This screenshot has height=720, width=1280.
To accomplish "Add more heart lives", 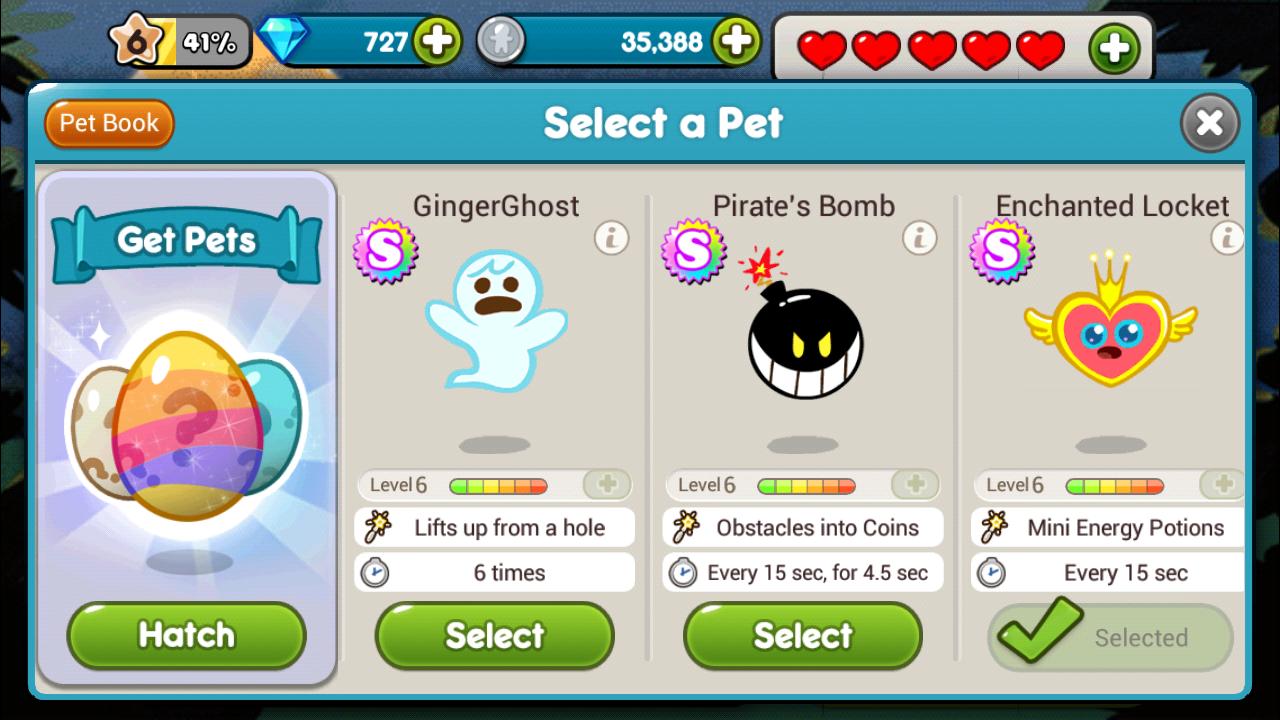I will pos(1114,48).
